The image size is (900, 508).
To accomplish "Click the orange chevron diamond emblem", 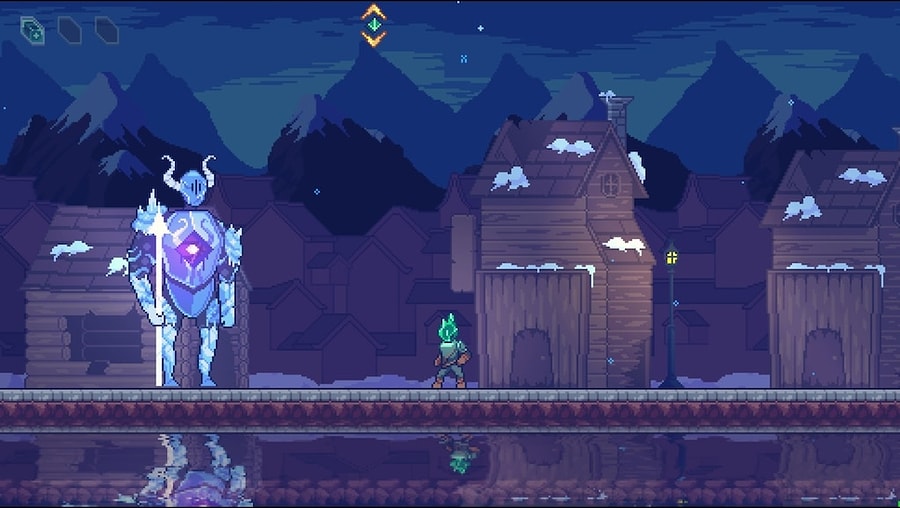I will [x=373, y=25].
